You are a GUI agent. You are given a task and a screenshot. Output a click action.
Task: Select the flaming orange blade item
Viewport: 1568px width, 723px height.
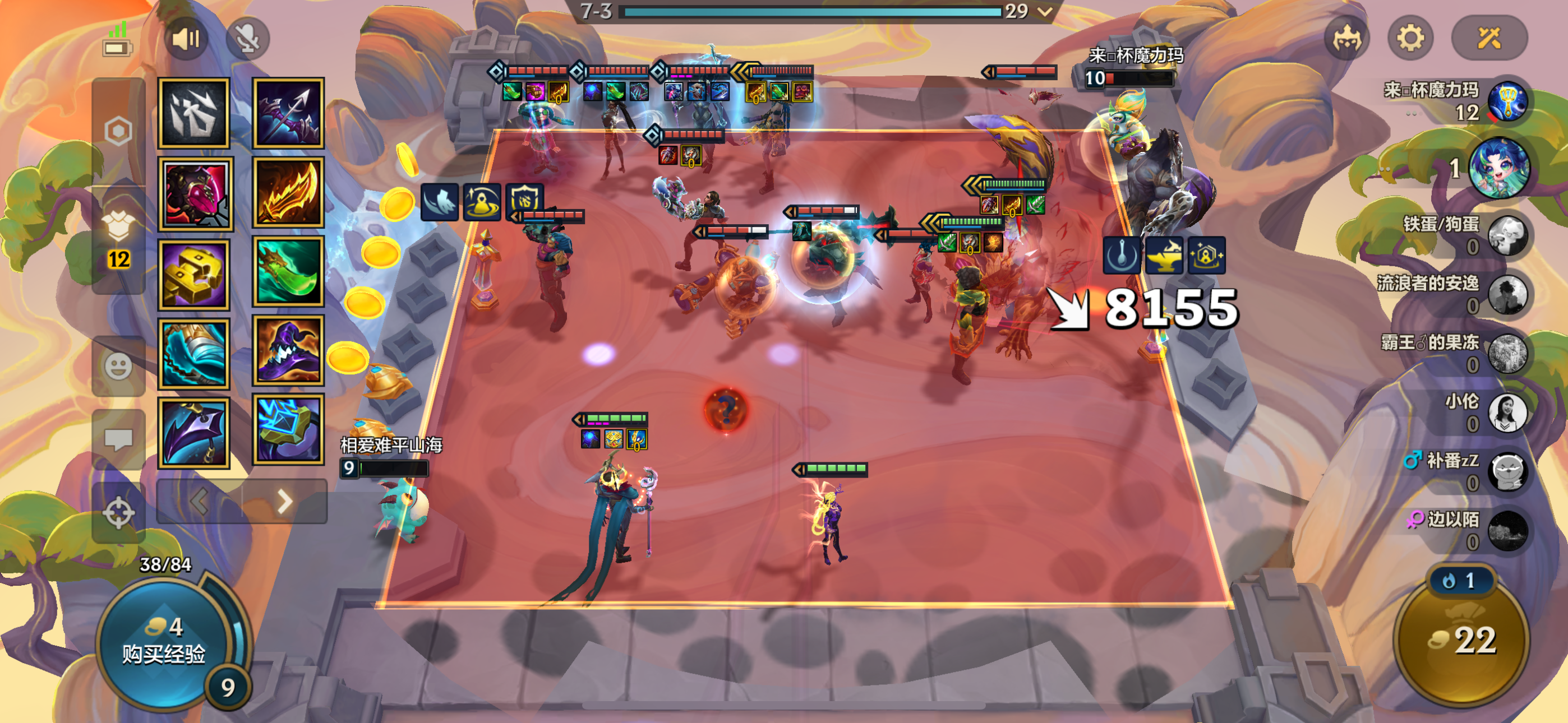pyautogui.click(x=288, y=193)
